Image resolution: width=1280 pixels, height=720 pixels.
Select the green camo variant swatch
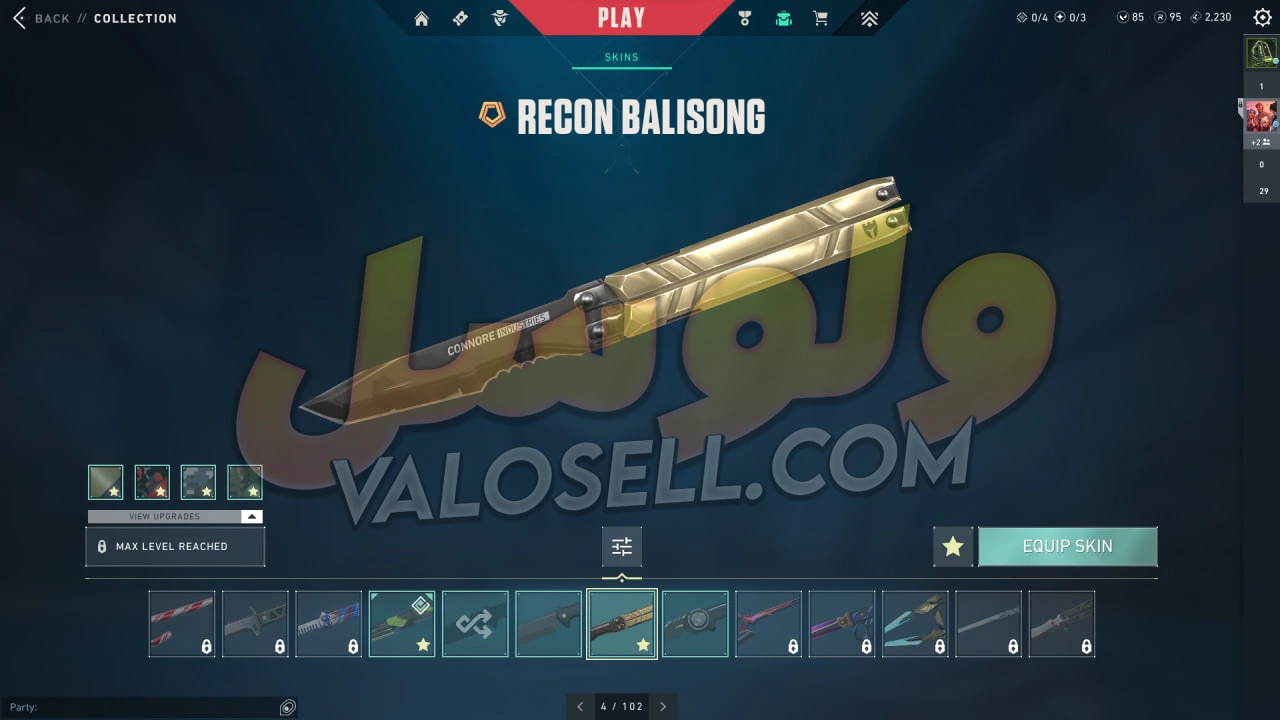(245, 482)
